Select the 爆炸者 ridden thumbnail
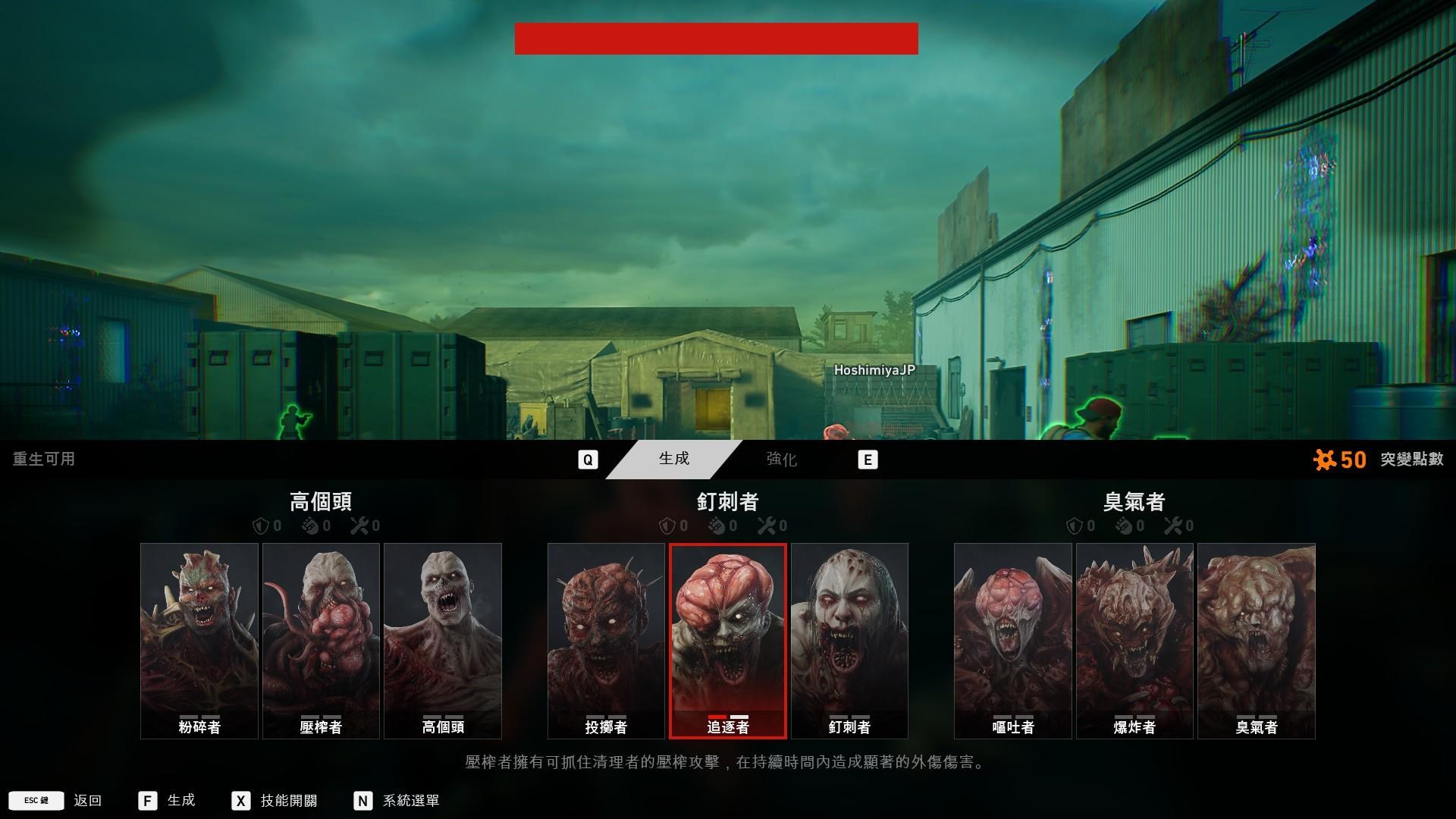 (x=1134, y=639)
